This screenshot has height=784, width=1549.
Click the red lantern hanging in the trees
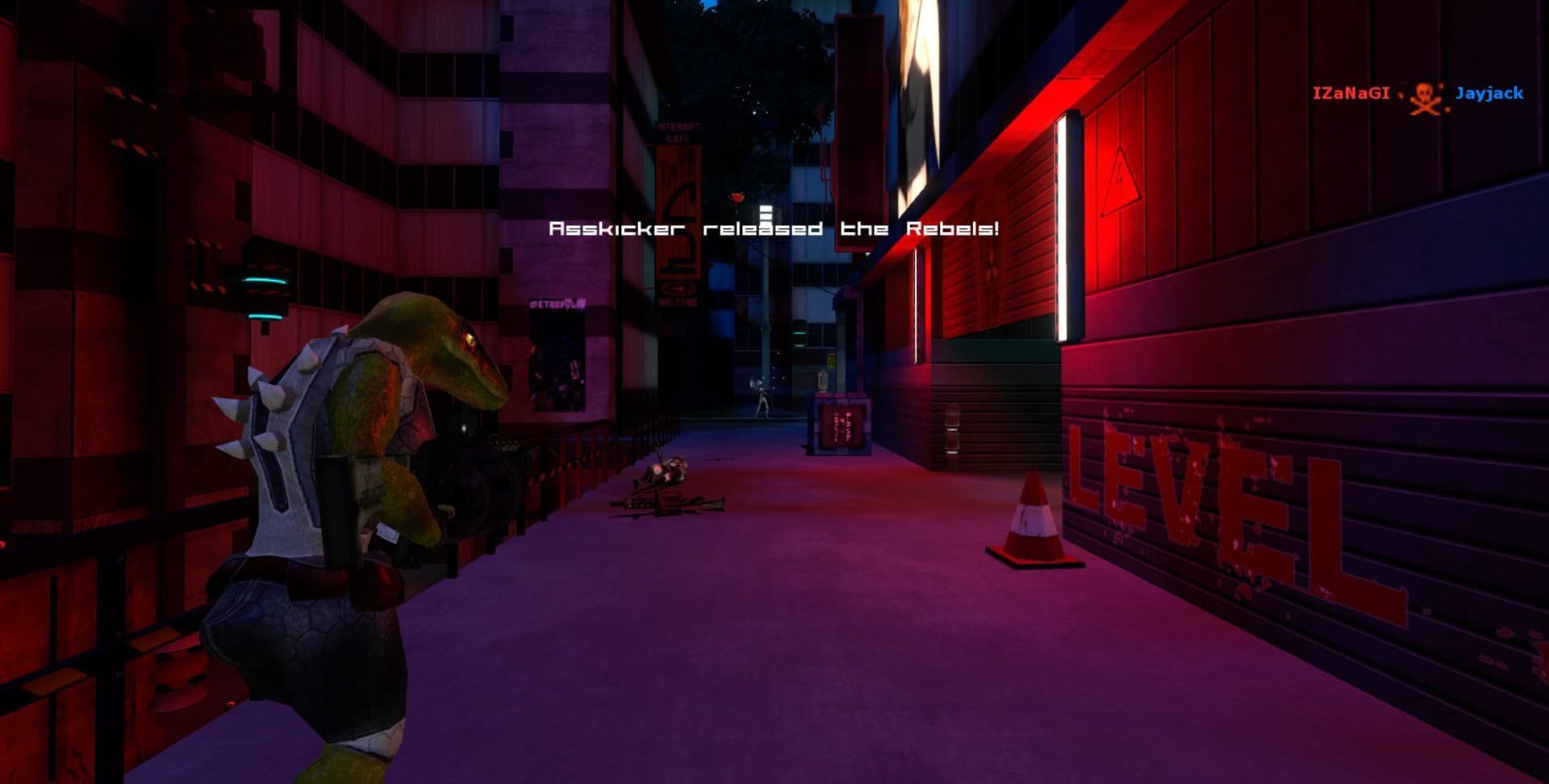coord(737,196)
